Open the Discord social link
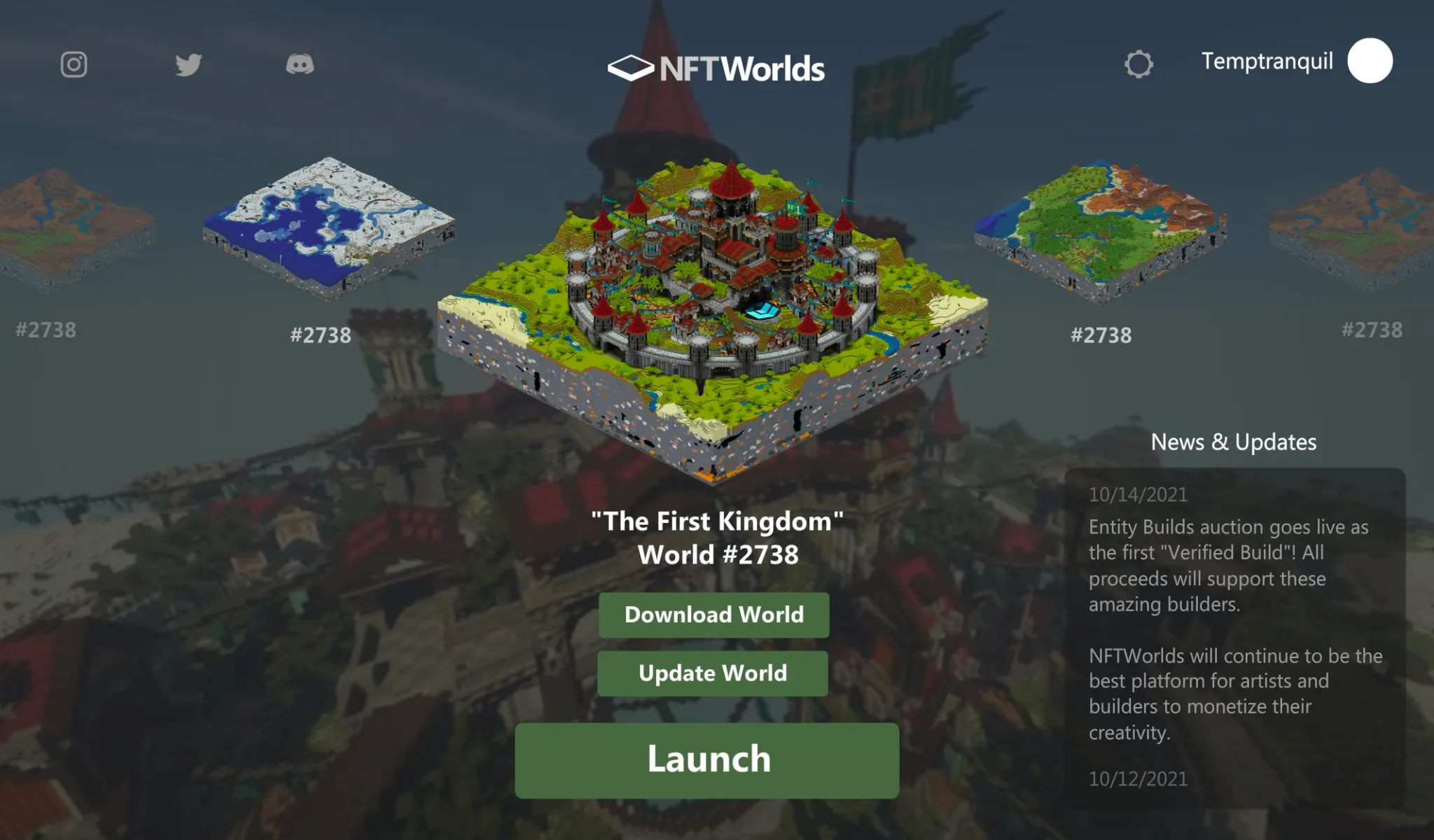This screenshot has width=1434, height=840. (302, 65)
